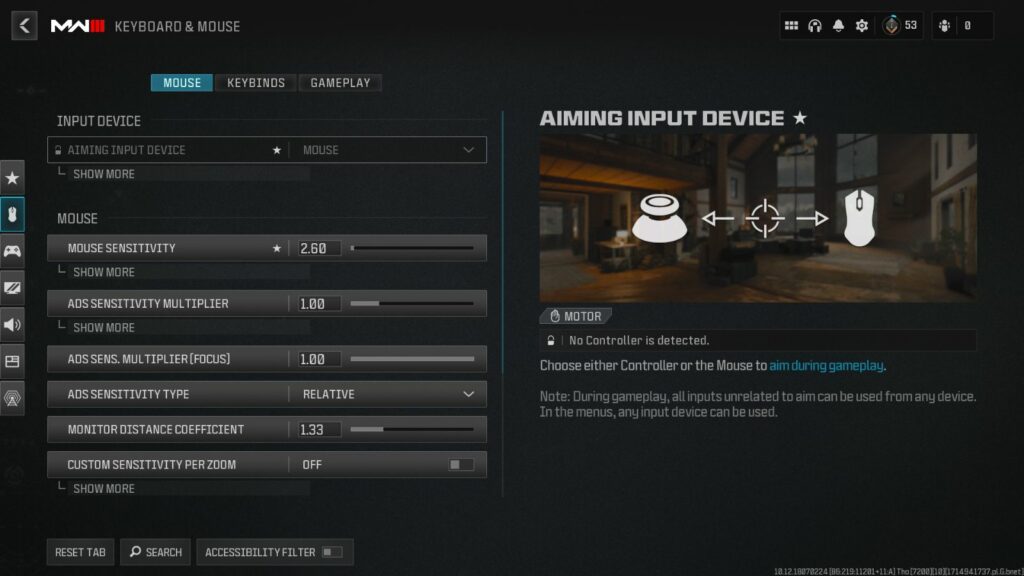The width and height of the screenshot is (1024, 576).
Task: Expand Show More under Mouse Sensitivity
Action: point(103,272)
